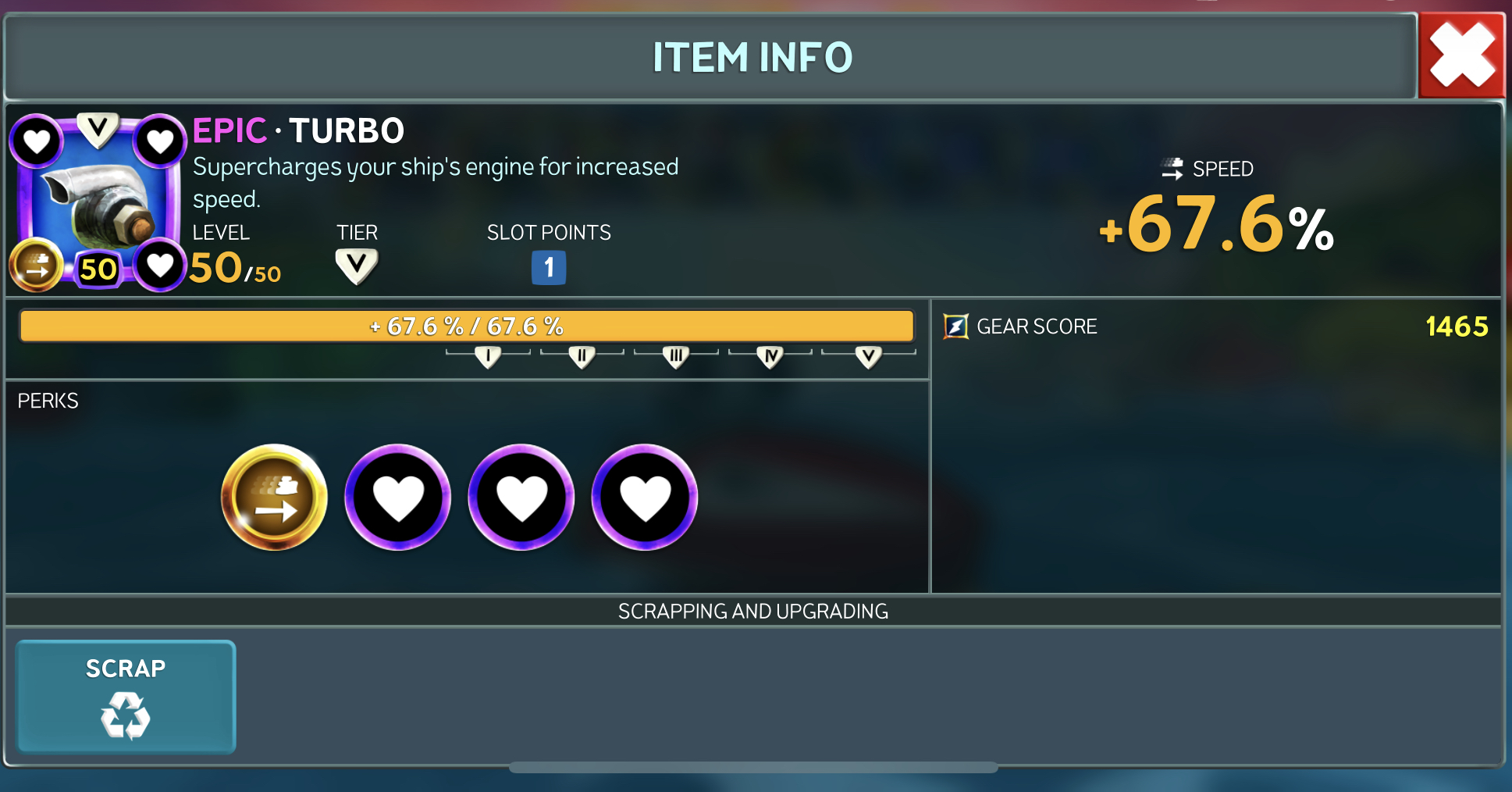Viewport: 1512px width, 792px height.
Task: Select the tier II marker under the bar
Action: [x=582, y=357]
